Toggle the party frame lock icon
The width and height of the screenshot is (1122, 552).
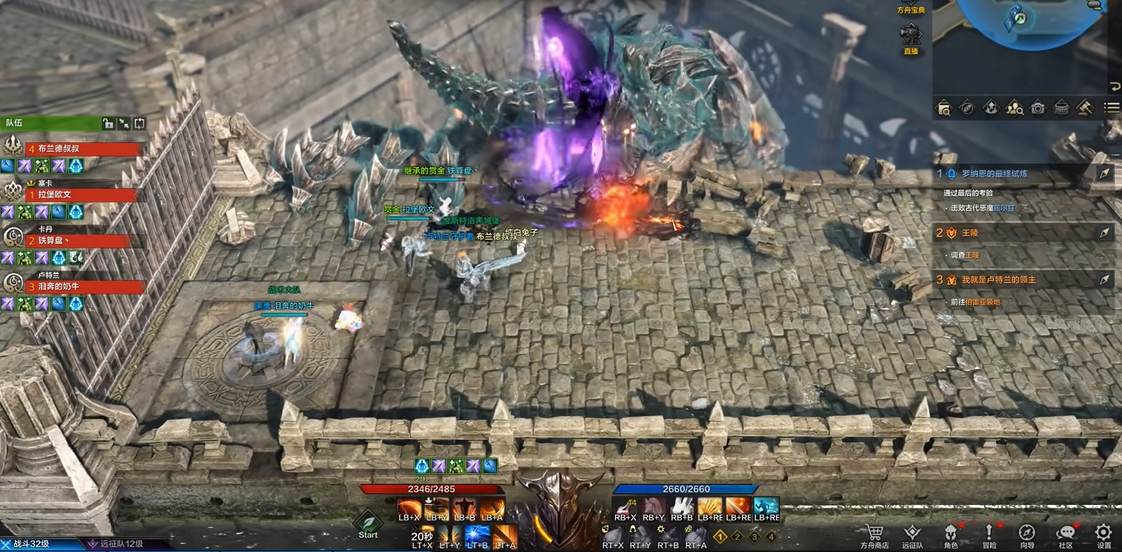click(x=108, y=123)
